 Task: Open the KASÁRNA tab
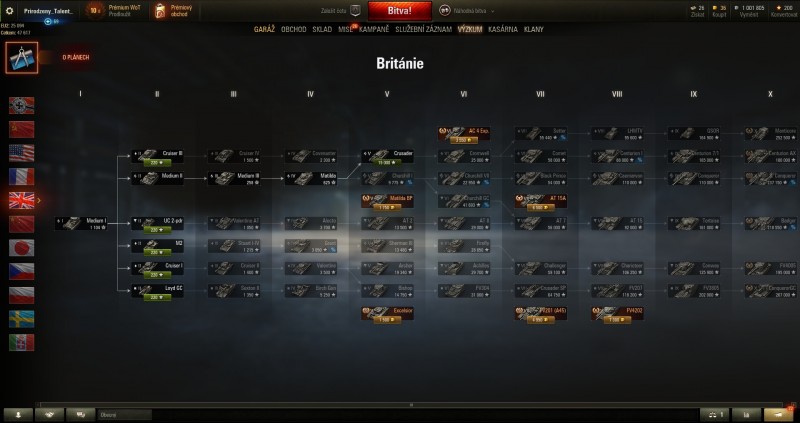503,29
